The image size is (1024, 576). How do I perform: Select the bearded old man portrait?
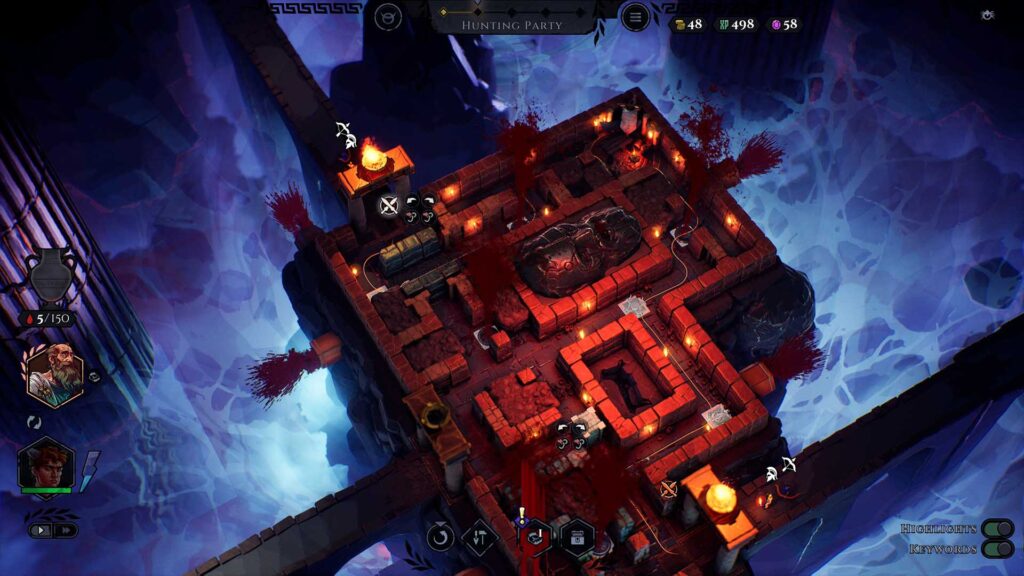pyautogui.click(x=54, y=374)
